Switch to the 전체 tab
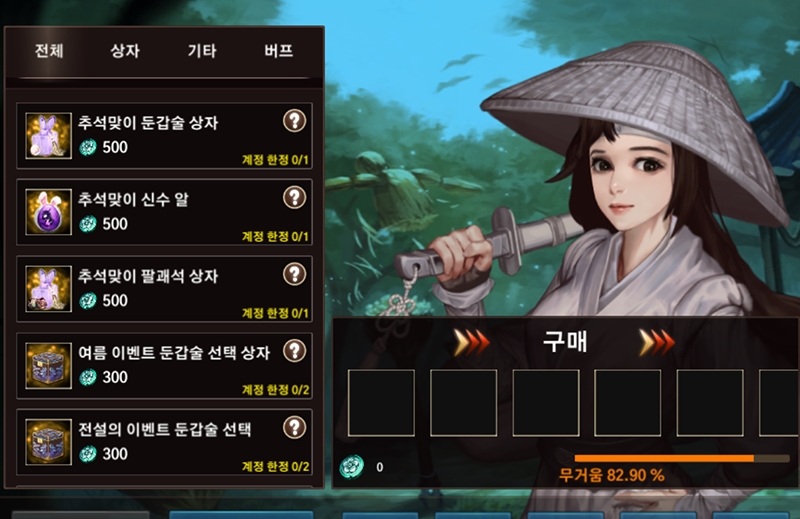Image resolution: width=800 pixels, height=519 pixels. click(x=49, y=52)
